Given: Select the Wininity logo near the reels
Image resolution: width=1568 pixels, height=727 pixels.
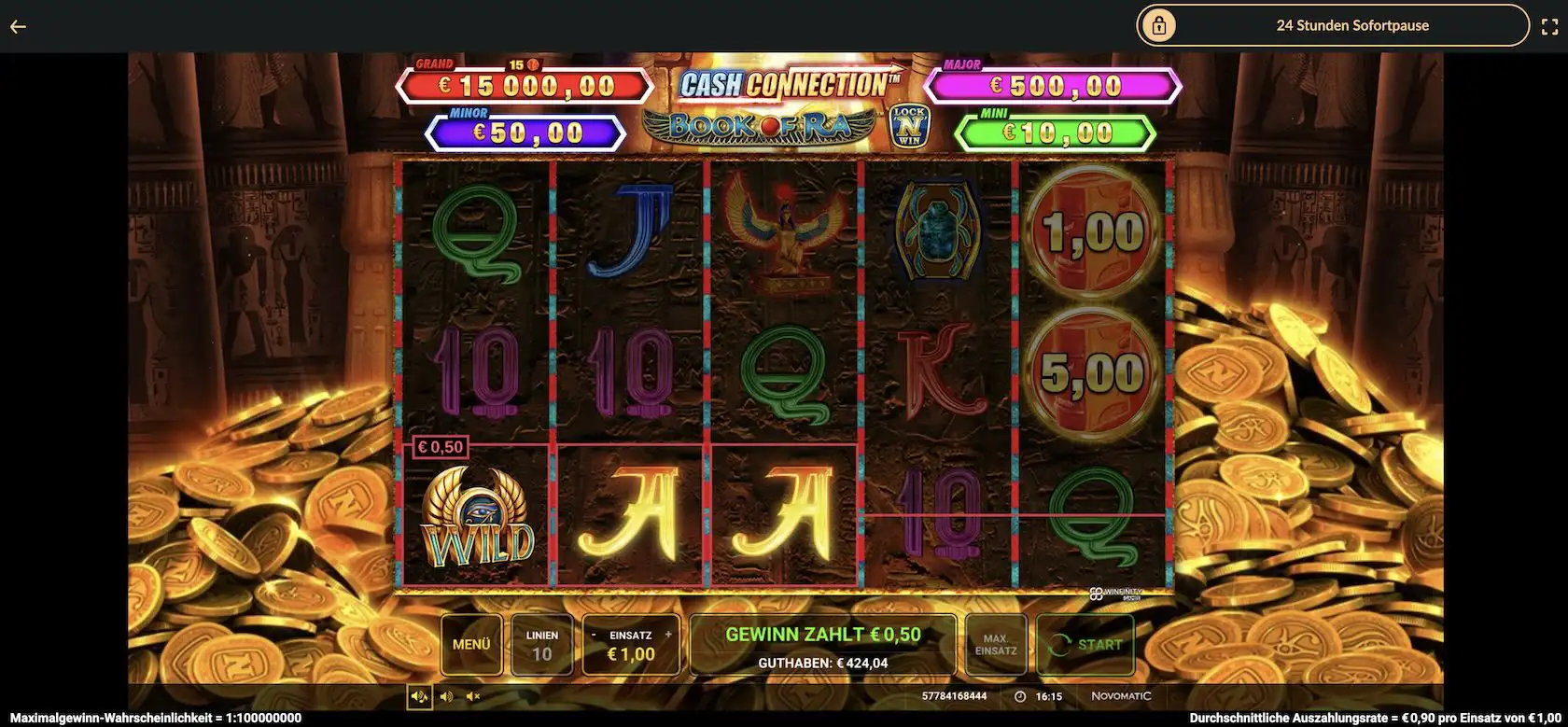Looking at the screenshot, I should [x=1117, y=591].
